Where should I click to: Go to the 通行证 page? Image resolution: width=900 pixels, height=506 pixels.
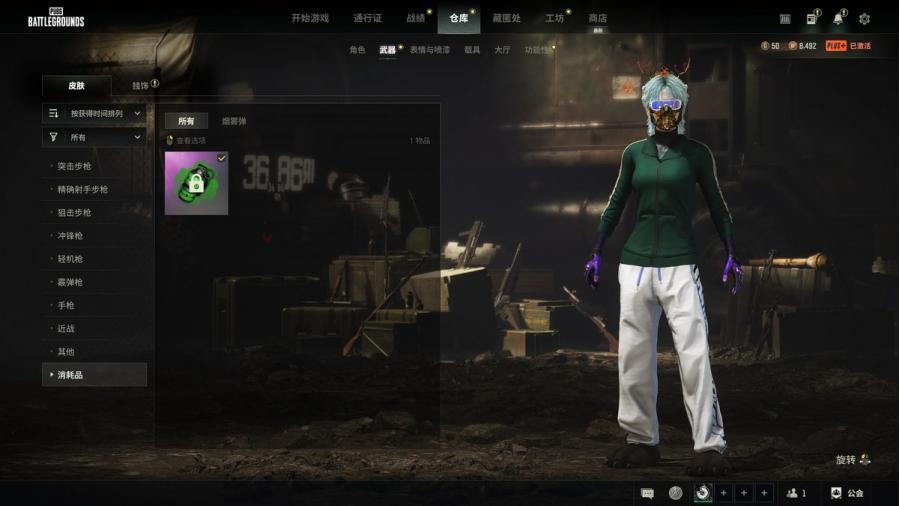coord(368,18)
